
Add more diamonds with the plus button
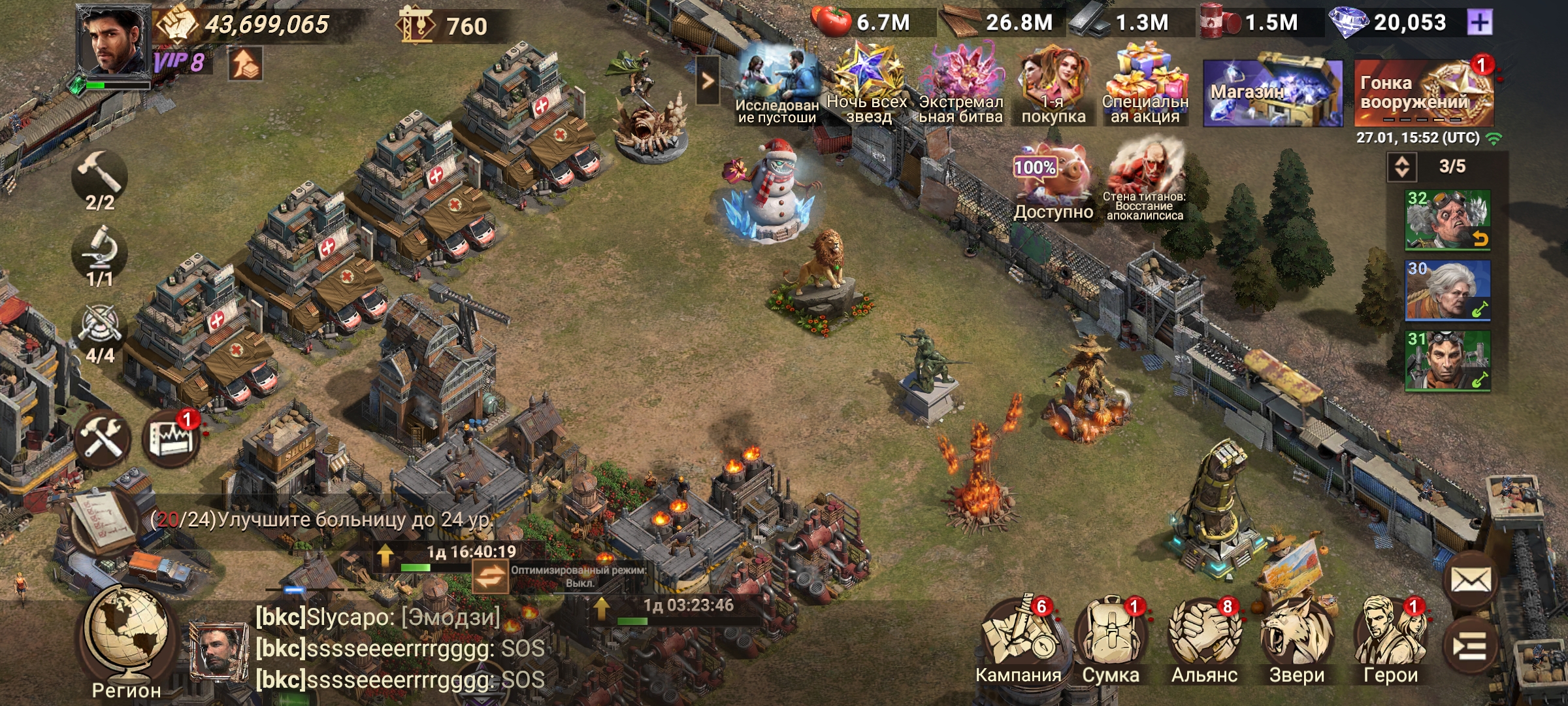click(x=1479, y=23)
